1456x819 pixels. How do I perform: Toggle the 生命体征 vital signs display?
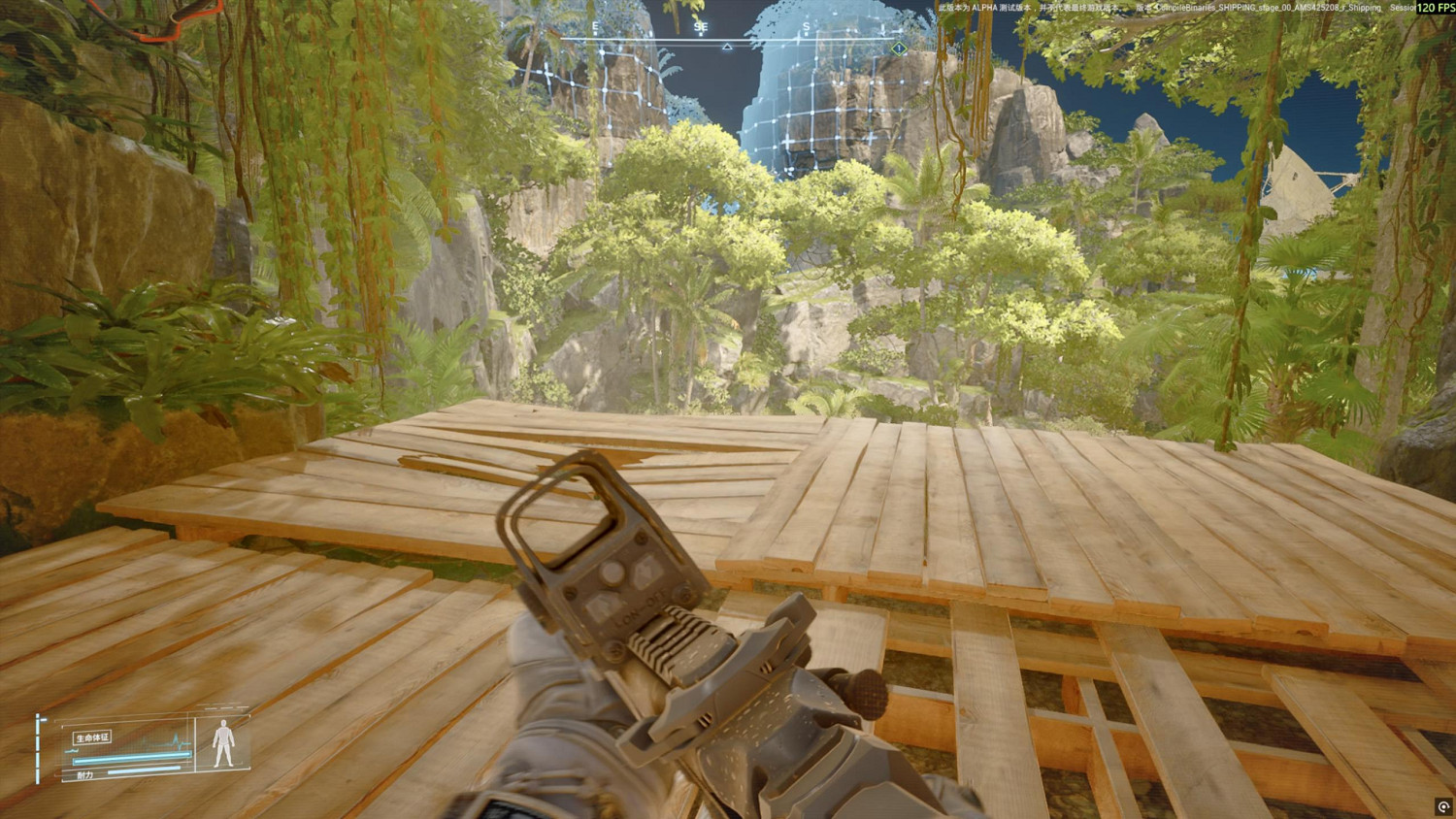93,737
